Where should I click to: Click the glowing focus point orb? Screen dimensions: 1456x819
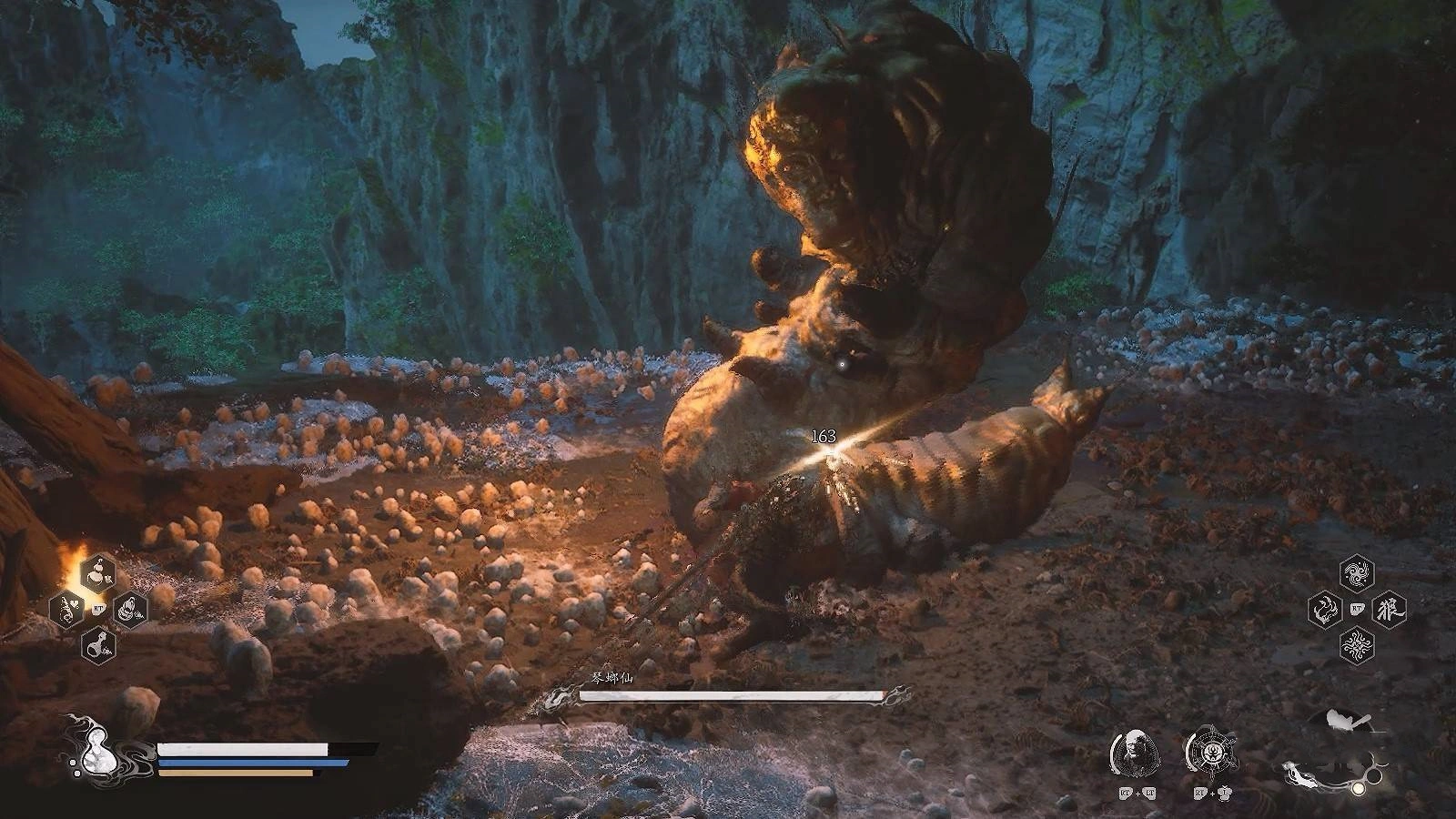click(1358, 787)
